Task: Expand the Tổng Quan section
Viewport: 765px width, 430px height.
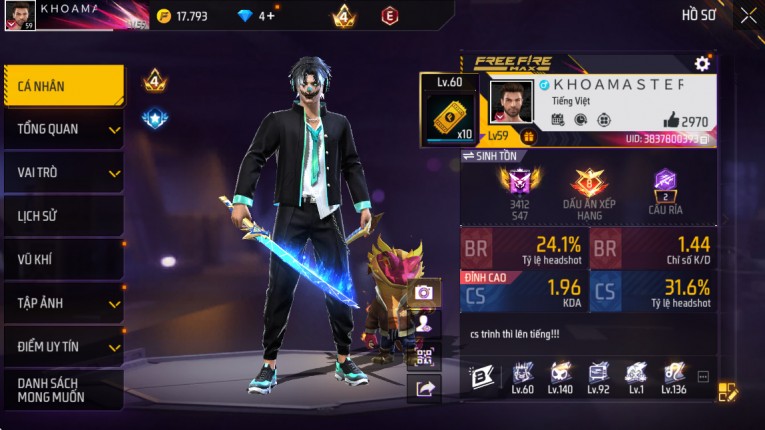Action: point(63,129)
